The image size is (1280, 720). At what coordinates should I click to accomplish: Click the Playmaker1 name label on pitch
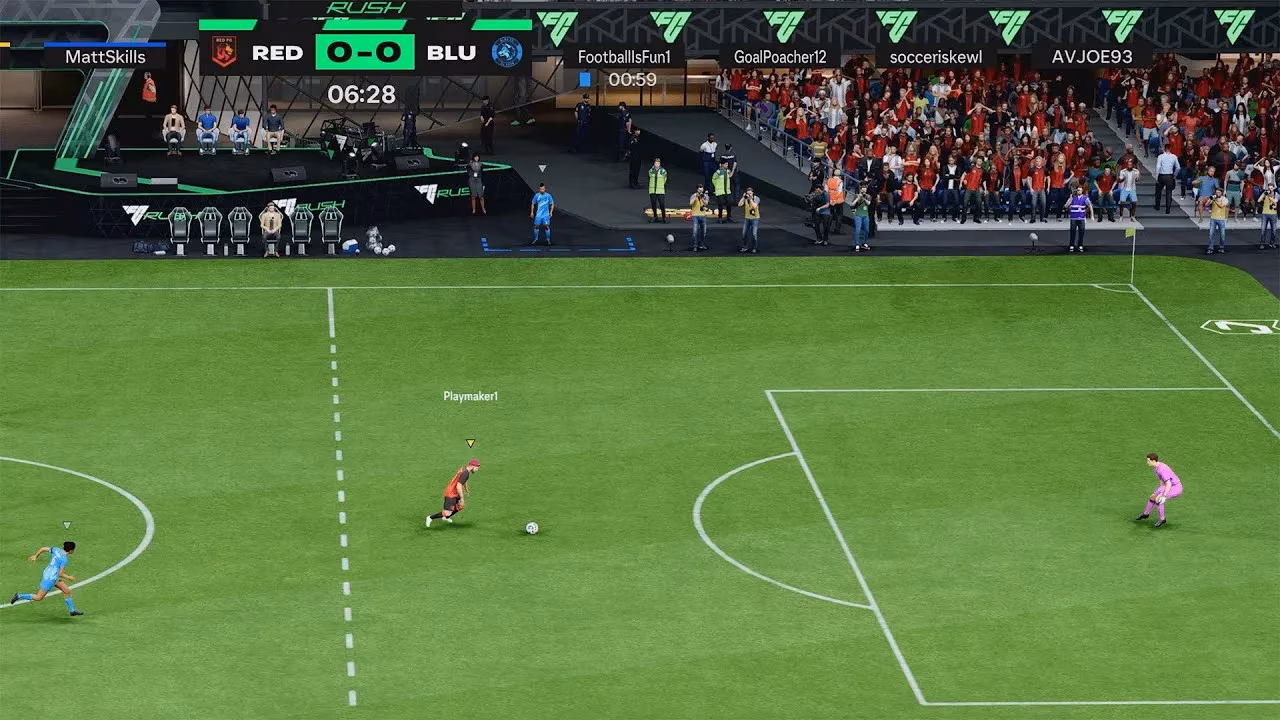click(x=470, y=395)
